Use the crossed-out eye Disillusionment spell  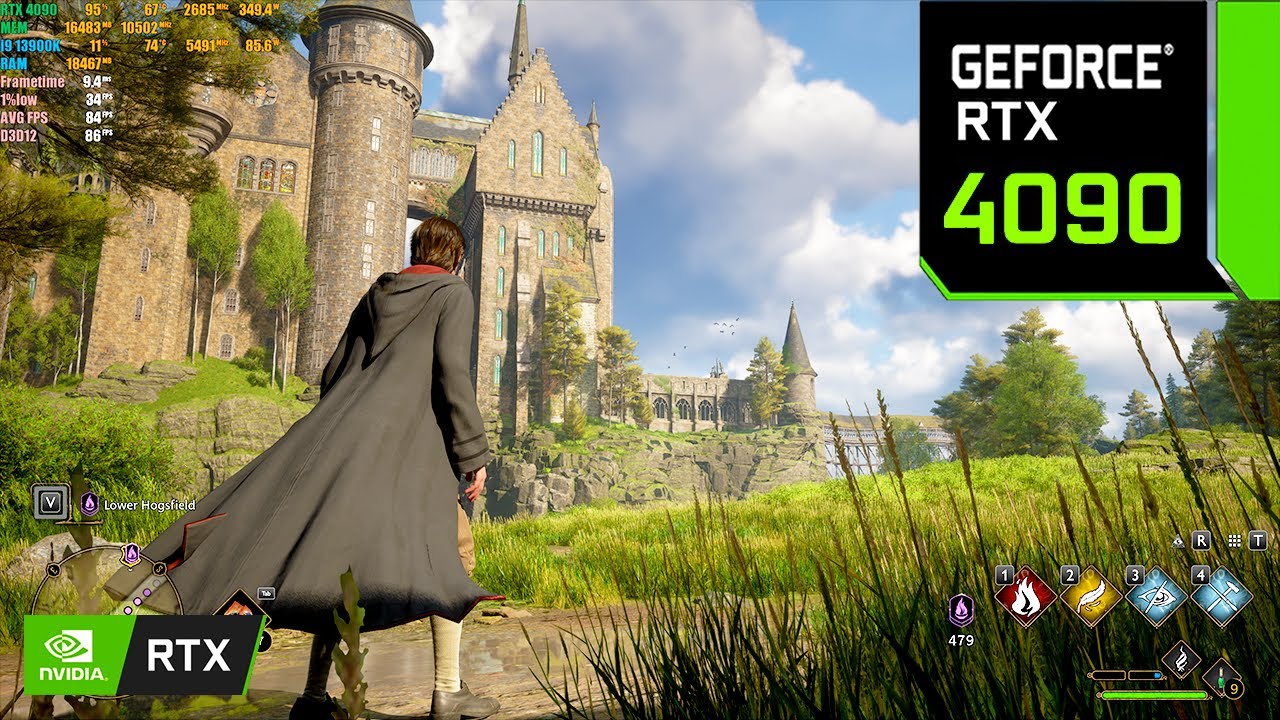pyautogui.click(x=1155, y=596)
